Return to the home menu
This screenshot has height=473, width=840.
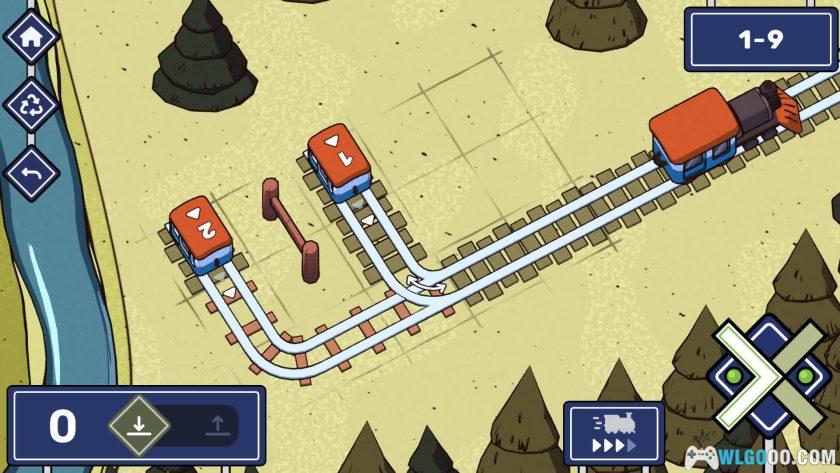pos(30,37)
